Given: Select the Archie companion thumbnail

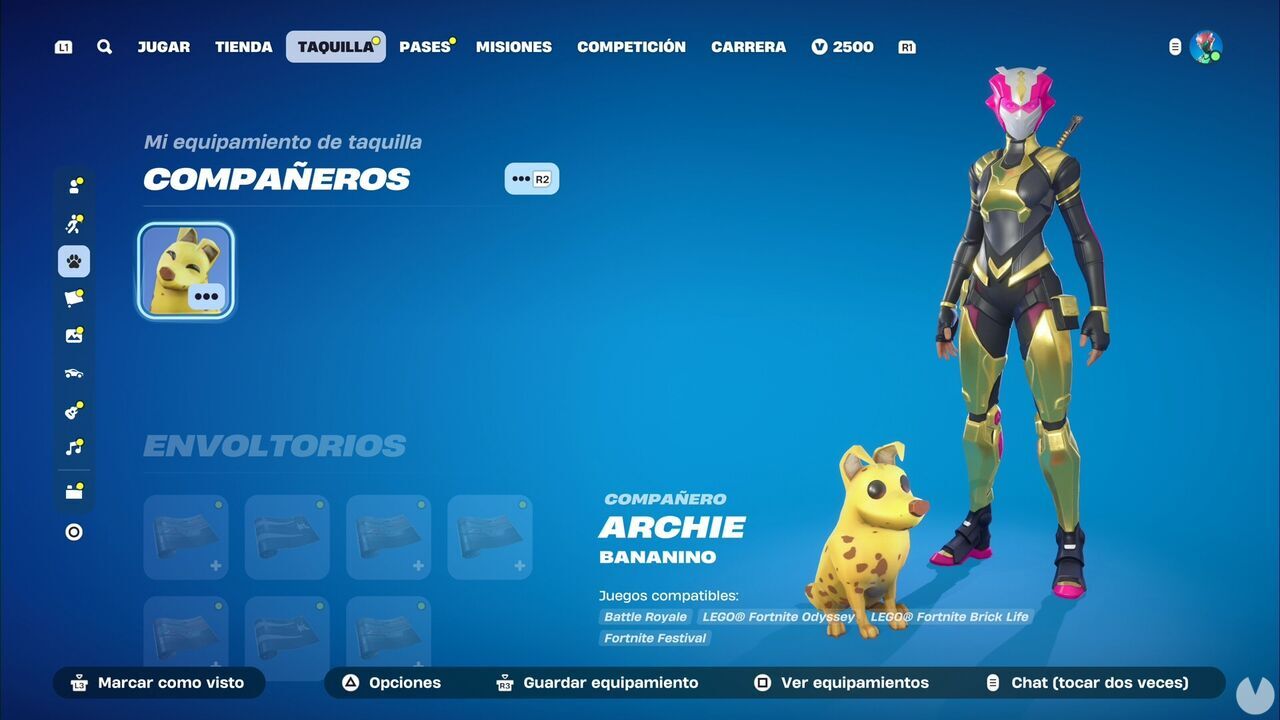Looking at the screenshot, I should (x=185, y=269).
